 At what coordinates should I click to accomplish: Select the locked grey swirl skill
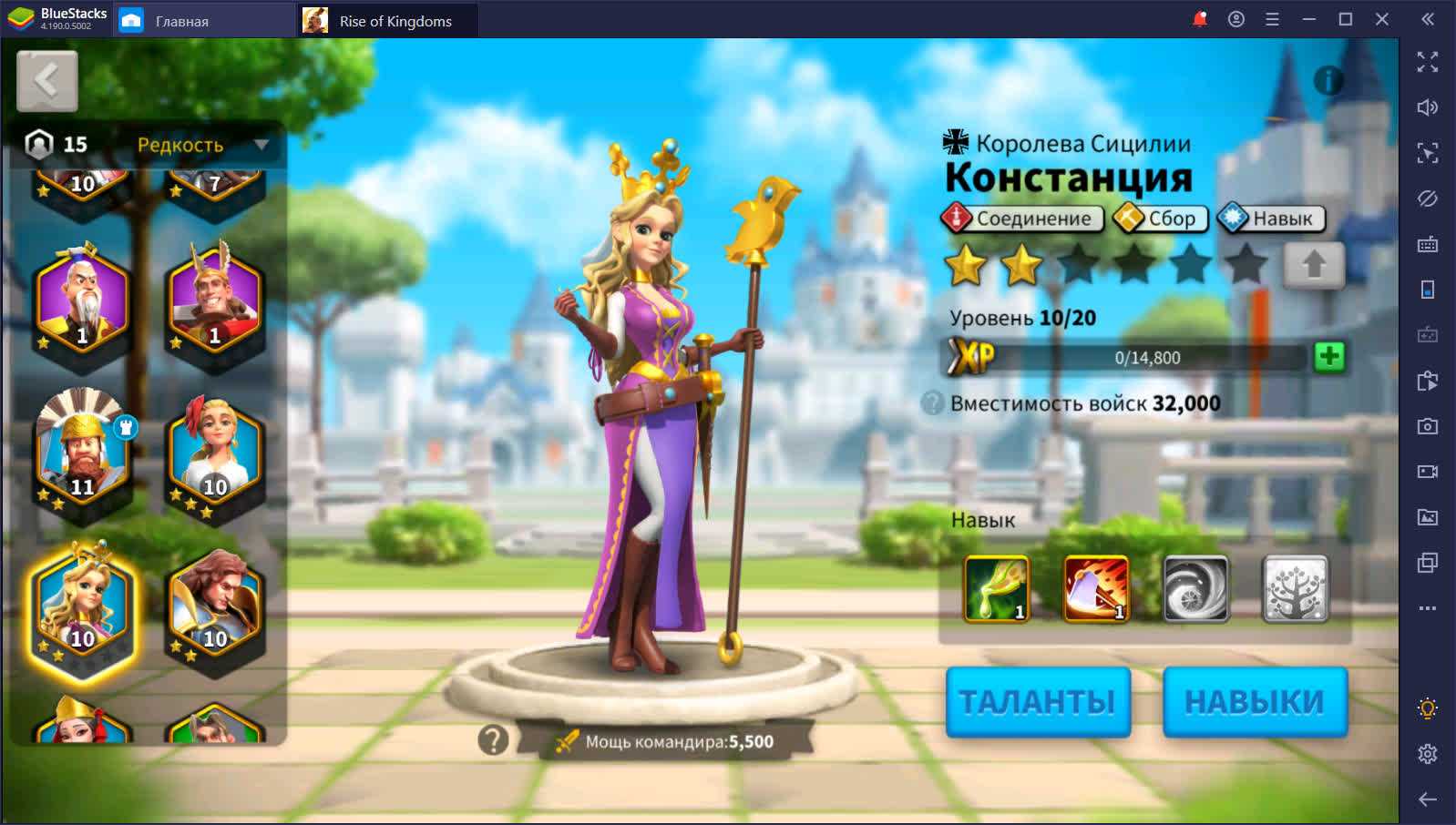pos(1195,588)
